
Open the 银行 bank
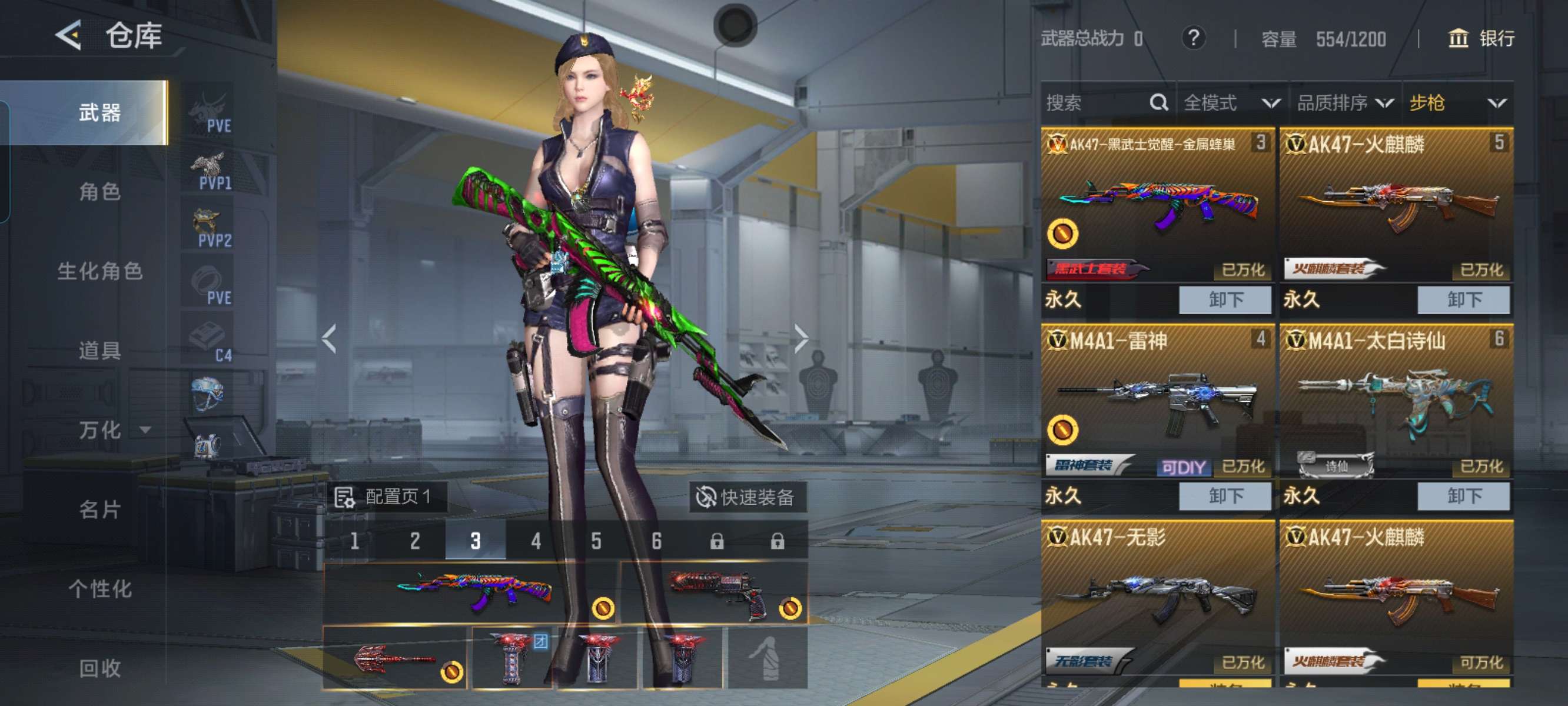(1480, 39)
